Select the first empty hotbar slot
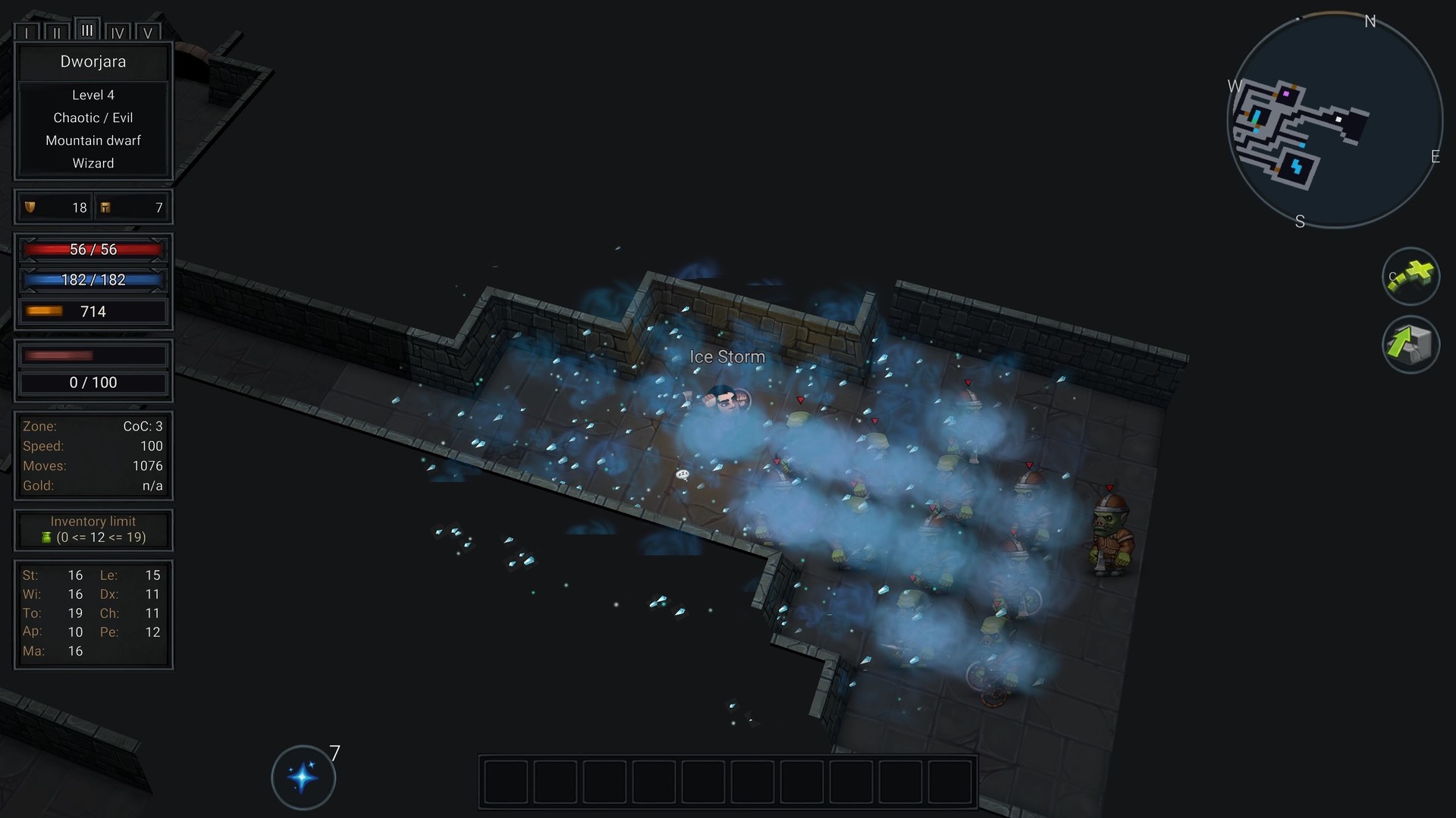Screen dimensions: 1456x818 click(506, 782)
